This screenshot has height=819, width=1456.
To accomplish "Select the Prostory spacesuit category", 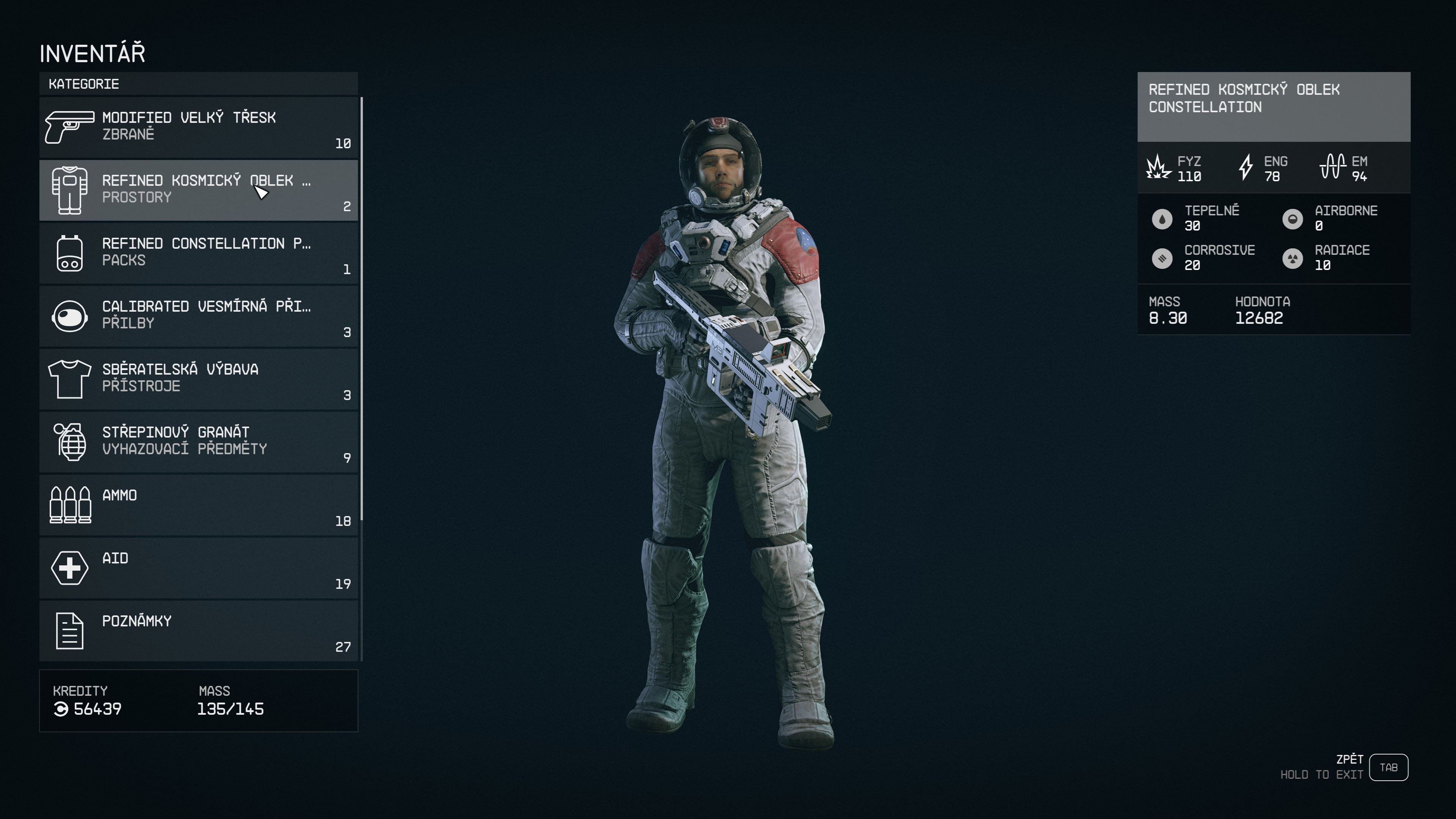I will tap(198, 190).
